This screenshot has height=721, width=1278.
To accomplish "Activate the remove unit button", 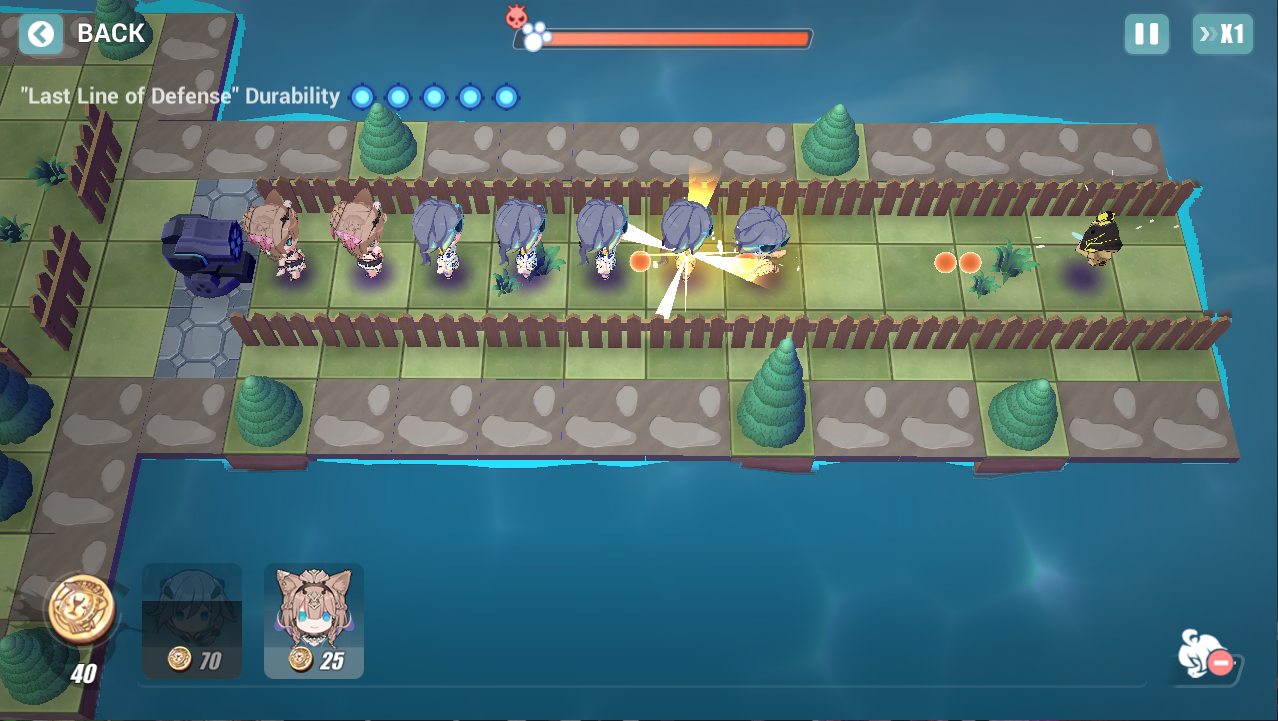I will coord(1206,656).
